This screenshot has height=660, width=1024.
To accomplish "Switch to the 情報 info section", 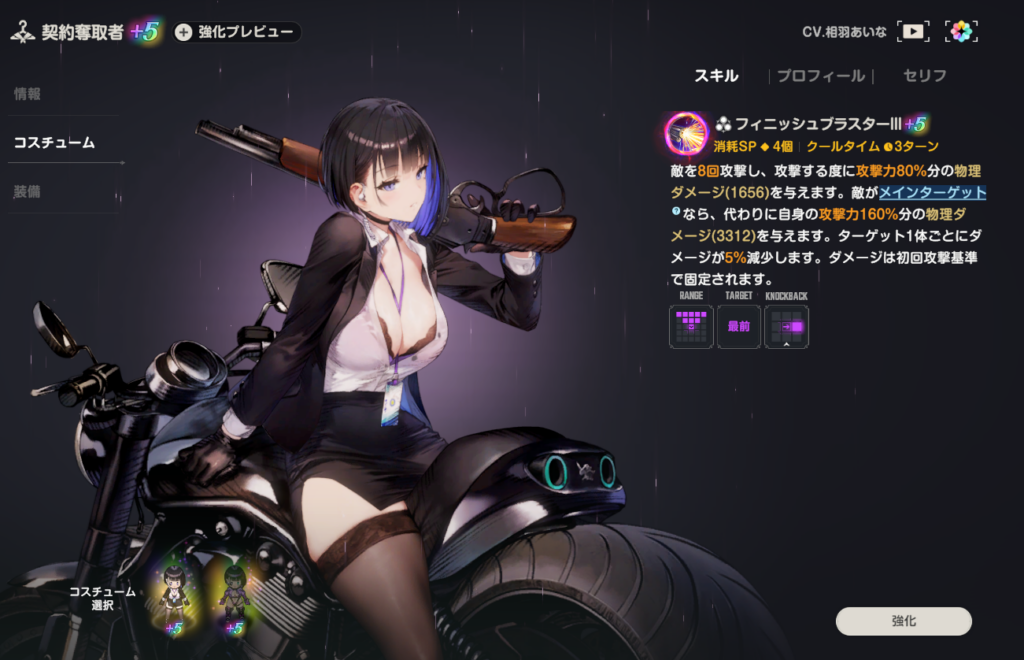I will (x=28, y=94).
